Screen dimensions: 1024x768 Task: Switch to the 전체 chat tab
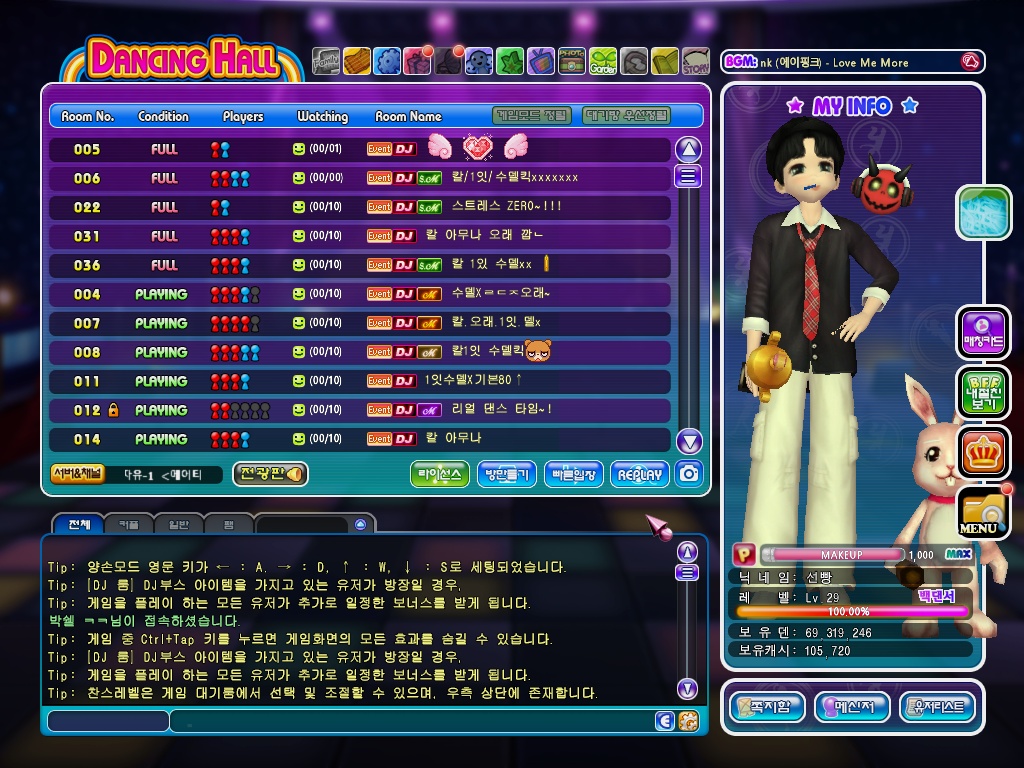pyautogui.click(x=79, y=524)
